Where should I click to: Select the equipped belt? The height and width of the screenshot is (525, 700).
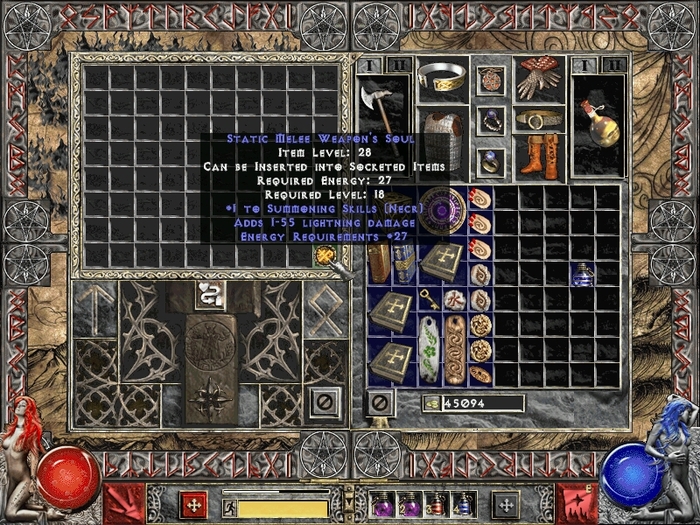click(539, 119)
